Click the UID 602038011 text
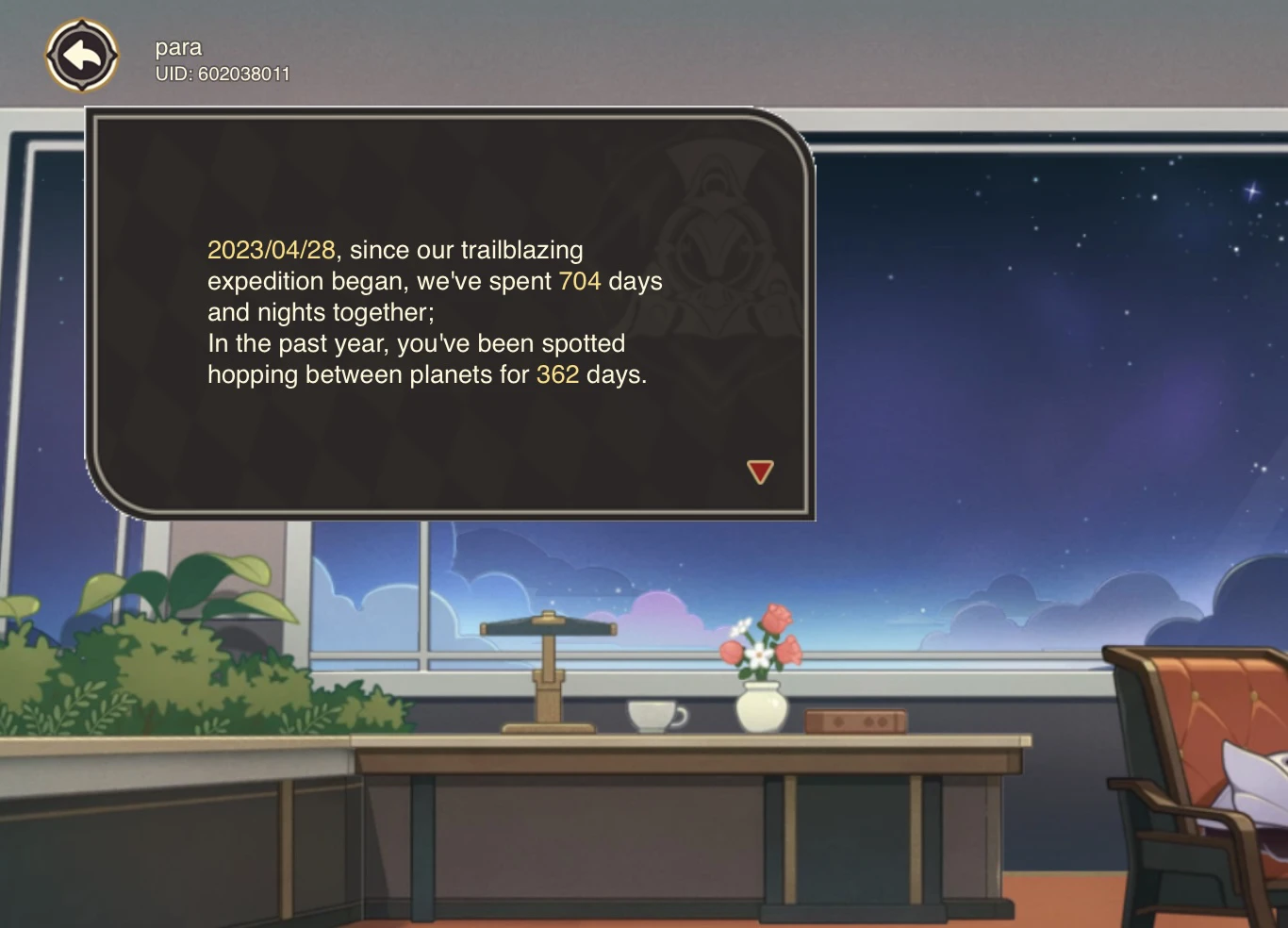Viewport: 1288px width, 928px height. pyautogui.click(x=224, y=73)
